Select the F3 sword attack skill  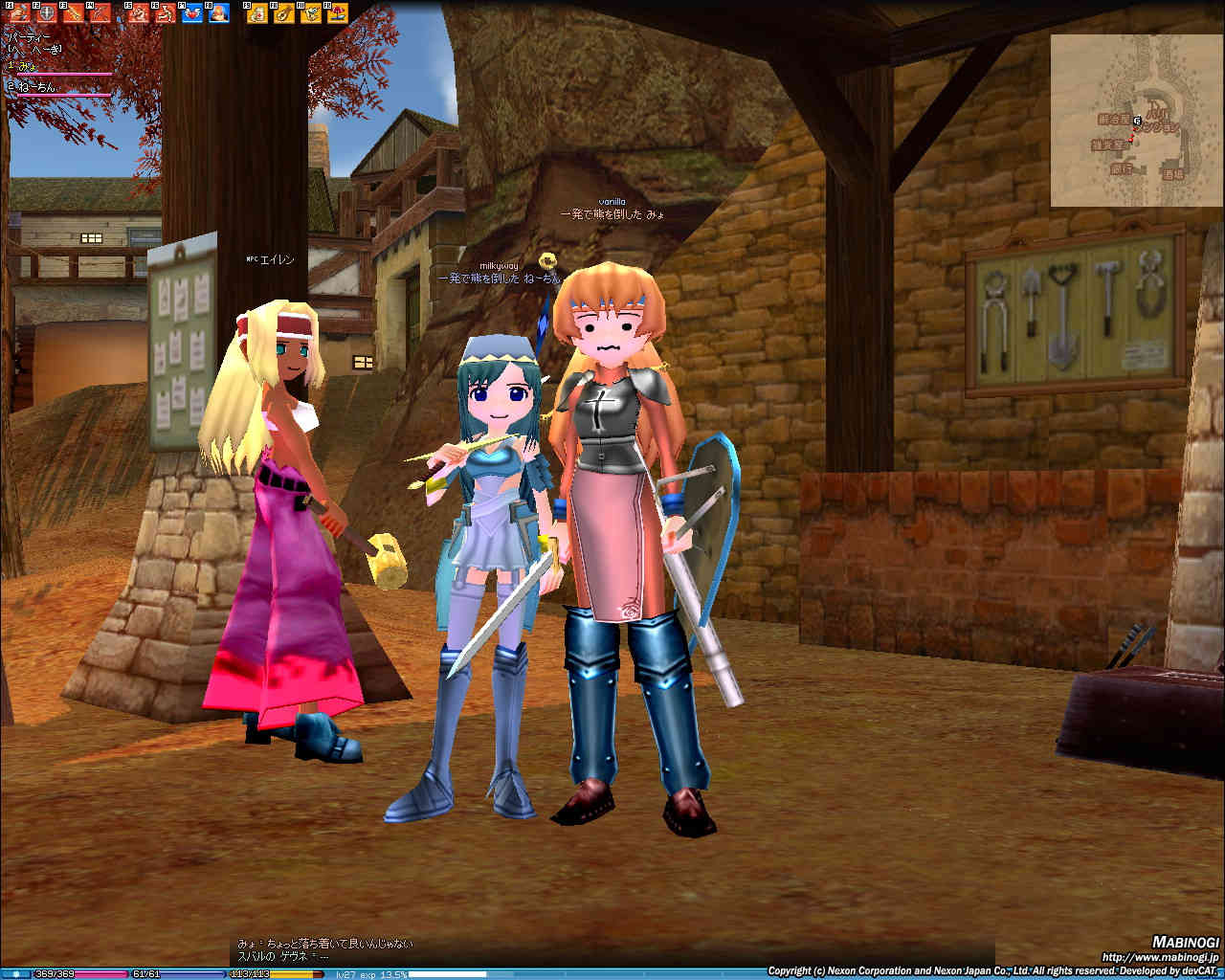coord(73,13)
